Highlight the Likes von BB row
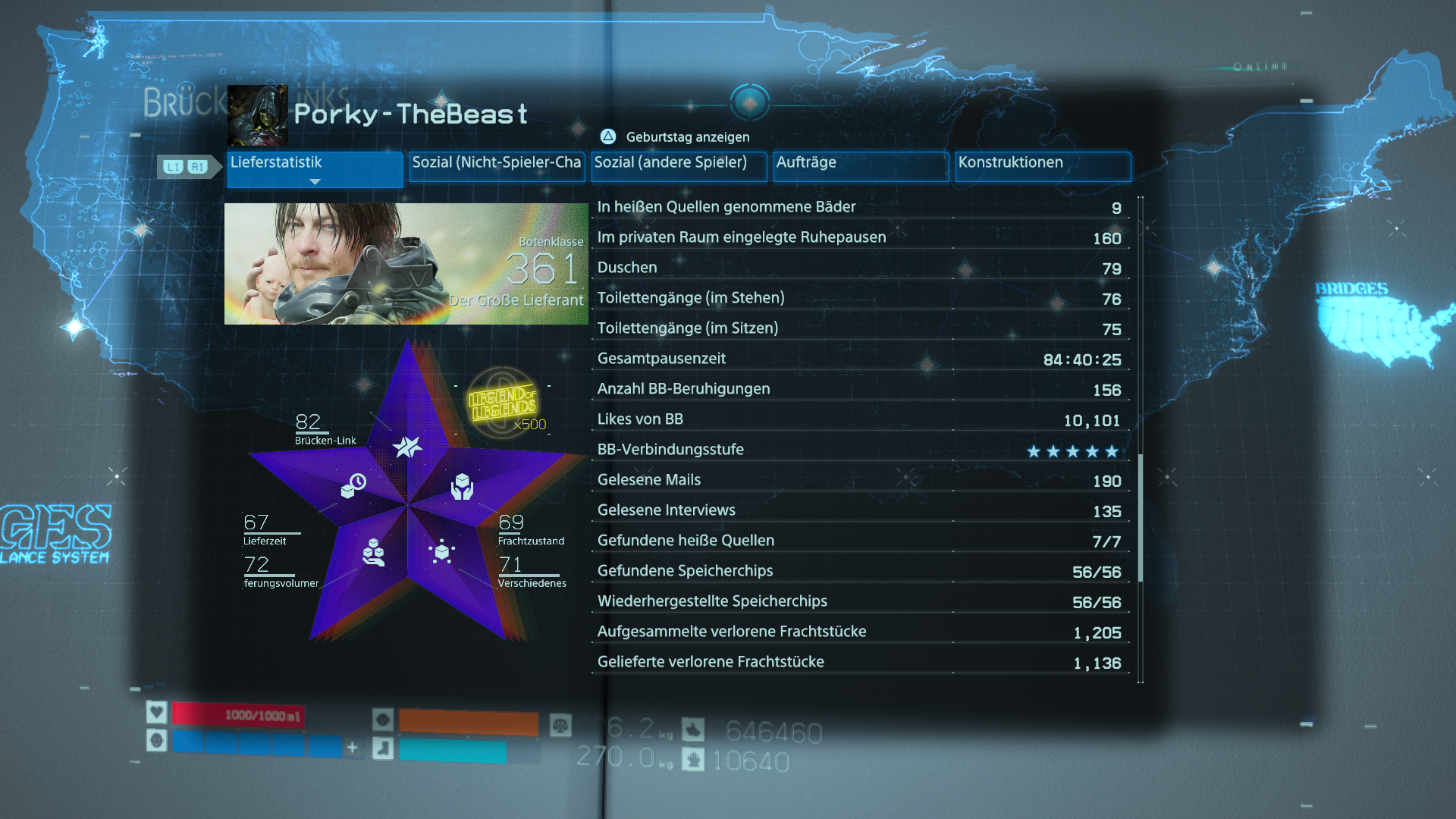 click(859, 419)
